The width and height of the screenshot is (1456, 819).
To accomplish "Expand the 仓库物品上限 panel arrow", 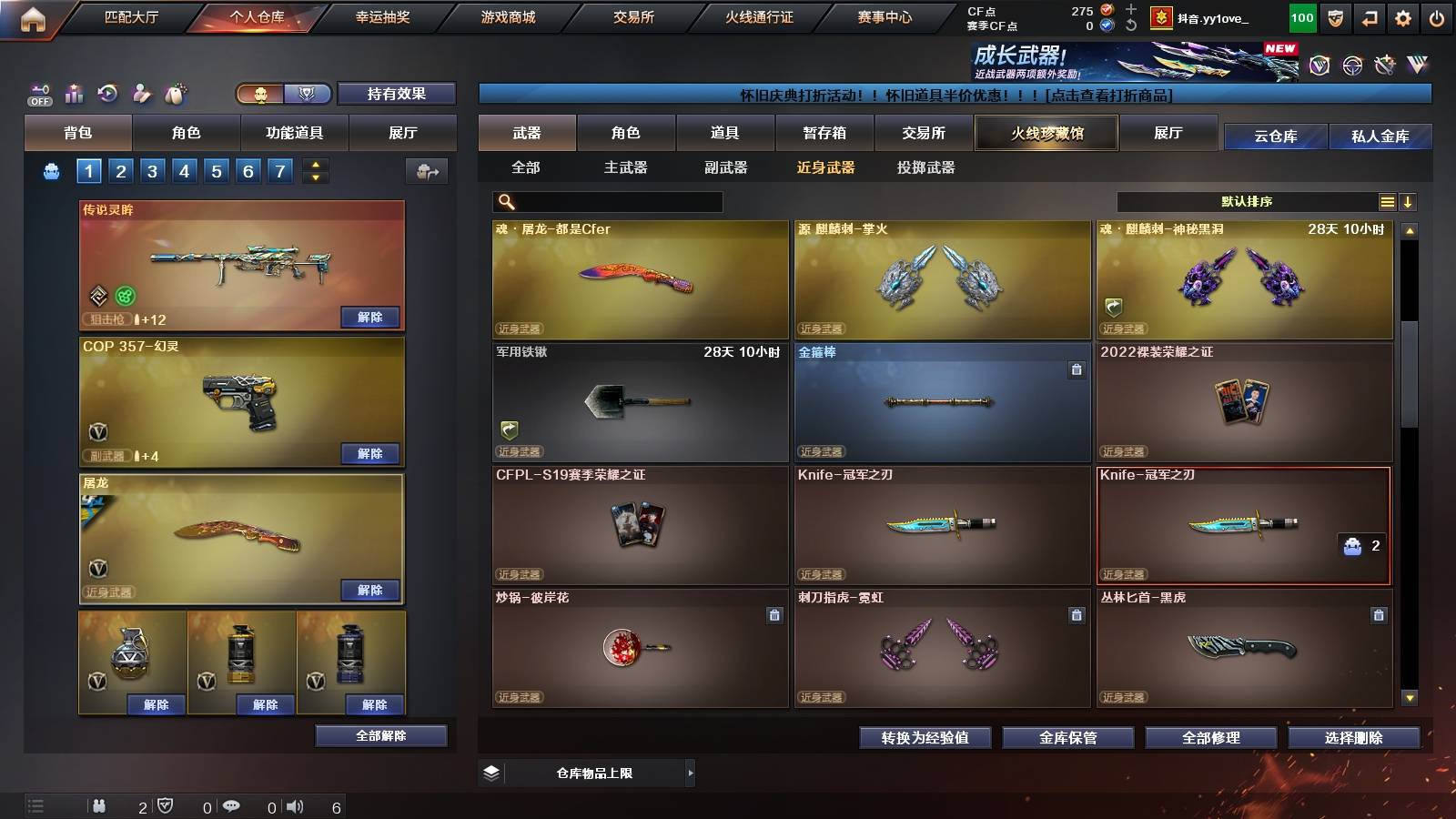I will (x=691, y=773).
